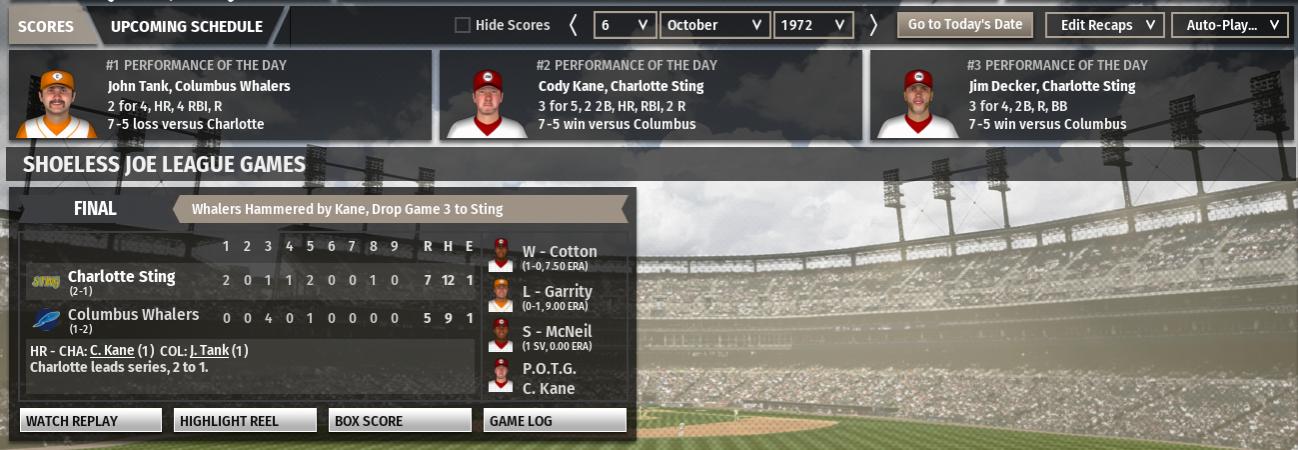Watch the replay of this game
Viewport: 1298px width, 450px height.
tap(90, 421)
